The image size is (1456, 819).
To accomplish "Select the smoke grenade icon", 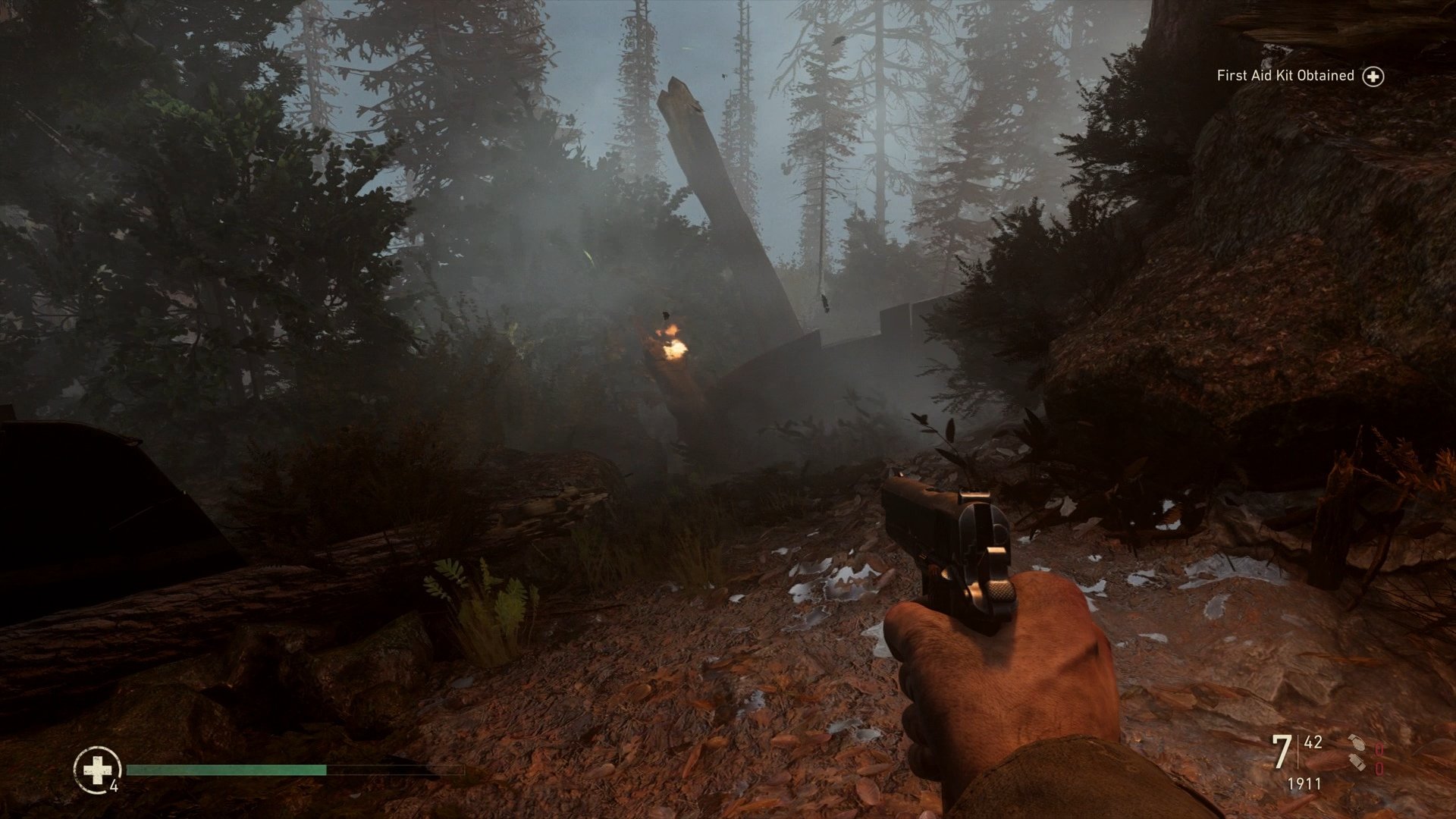I will pos(1357,763).
